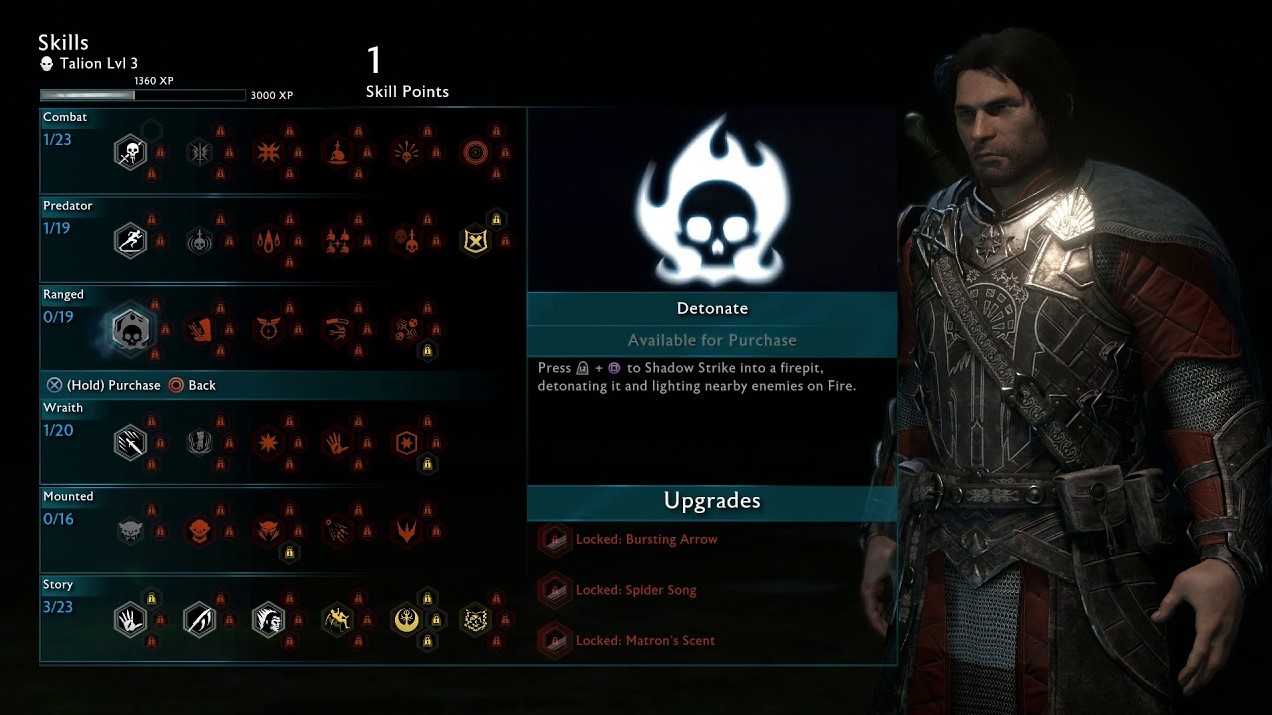
Task: Select the streaking dagger Wraith skill
Action: pos(130,443)
